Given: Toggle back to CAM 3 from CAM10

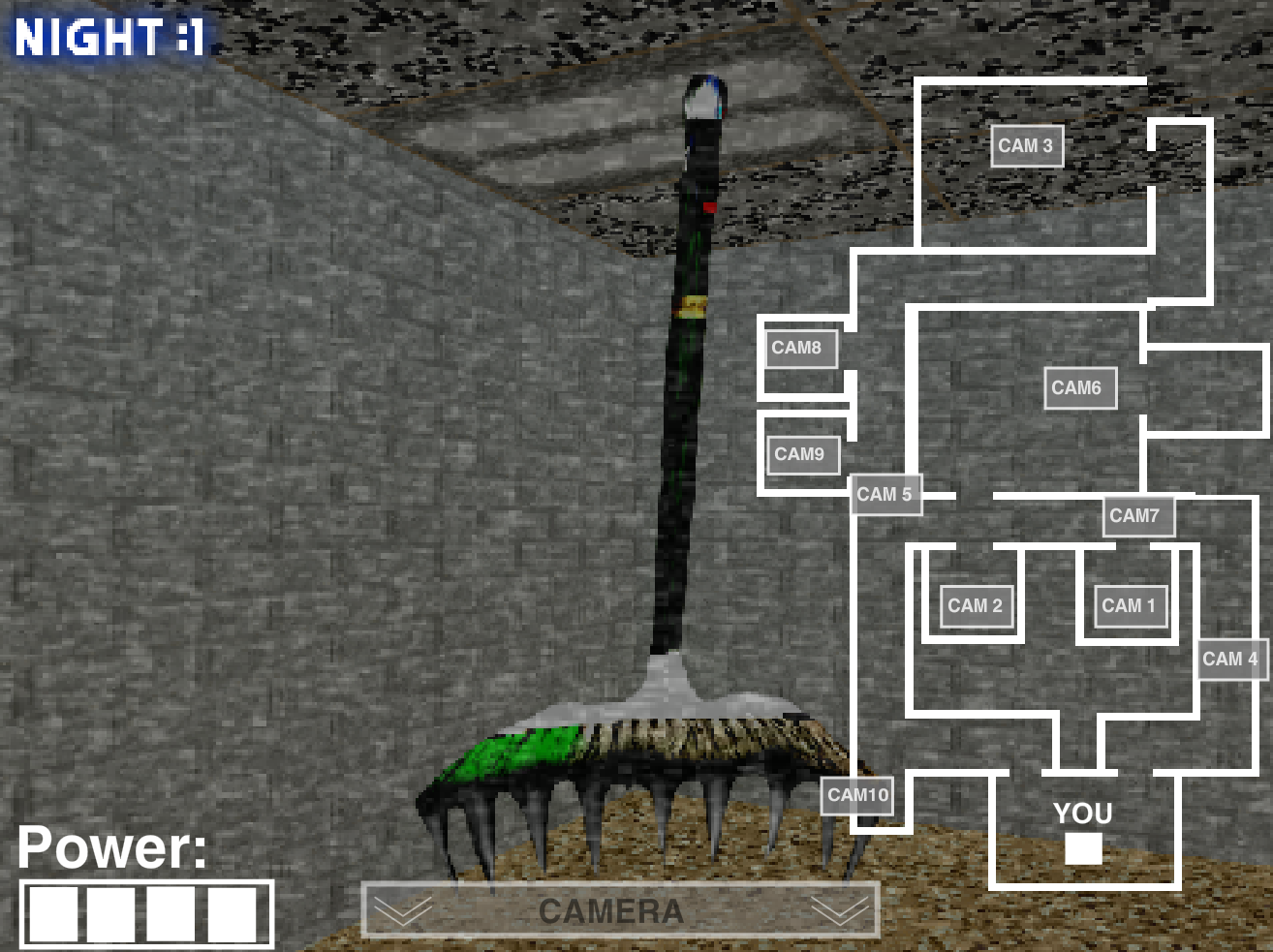Looking at the screenshot, I should (1026, 146).
